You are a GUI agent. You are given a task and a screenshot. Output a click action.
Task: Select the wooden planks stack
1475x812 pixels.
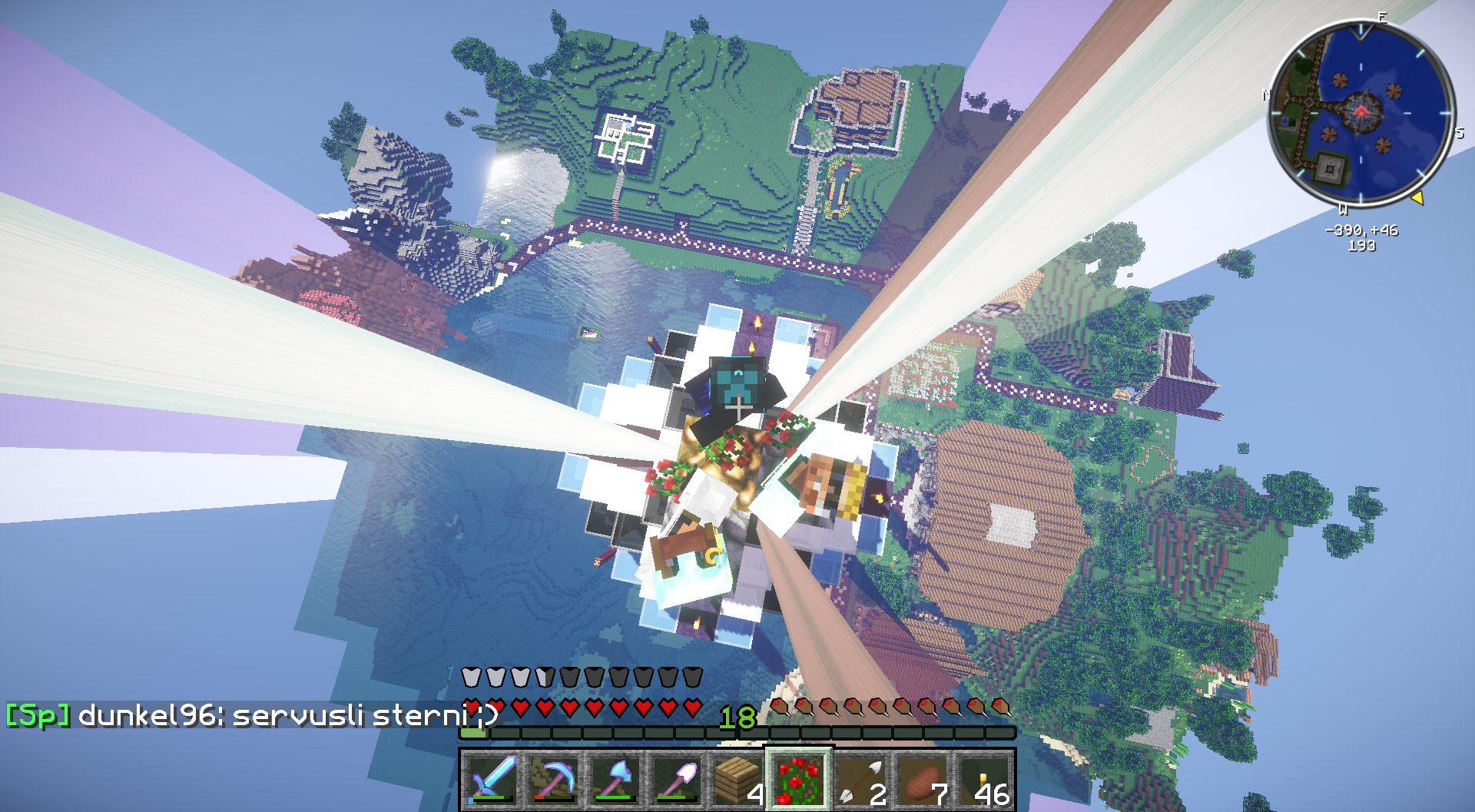point(737,779)
